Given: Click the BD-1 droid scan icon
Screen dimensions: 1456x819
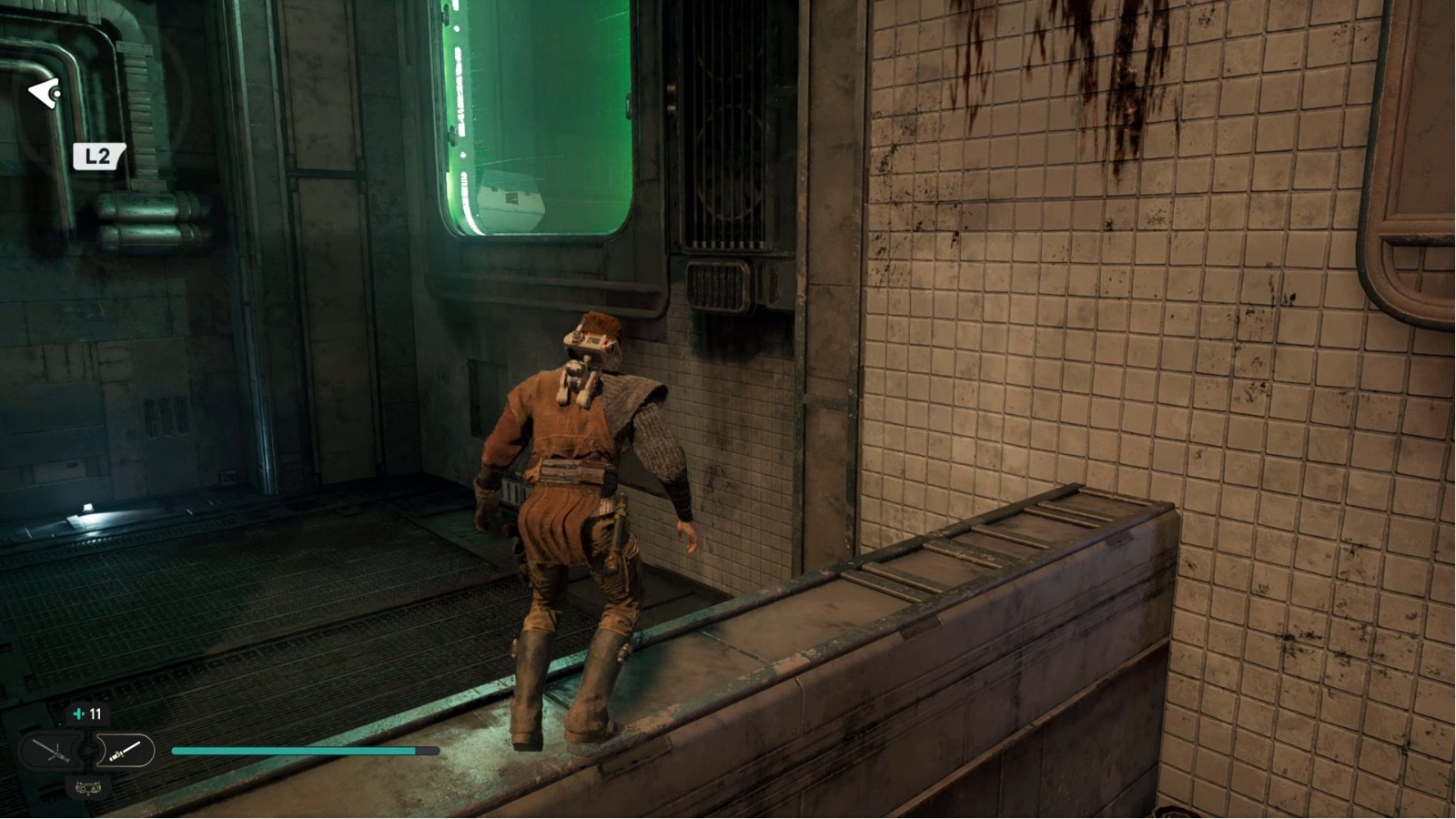Looking at the screenshot, I should [88, 786].
